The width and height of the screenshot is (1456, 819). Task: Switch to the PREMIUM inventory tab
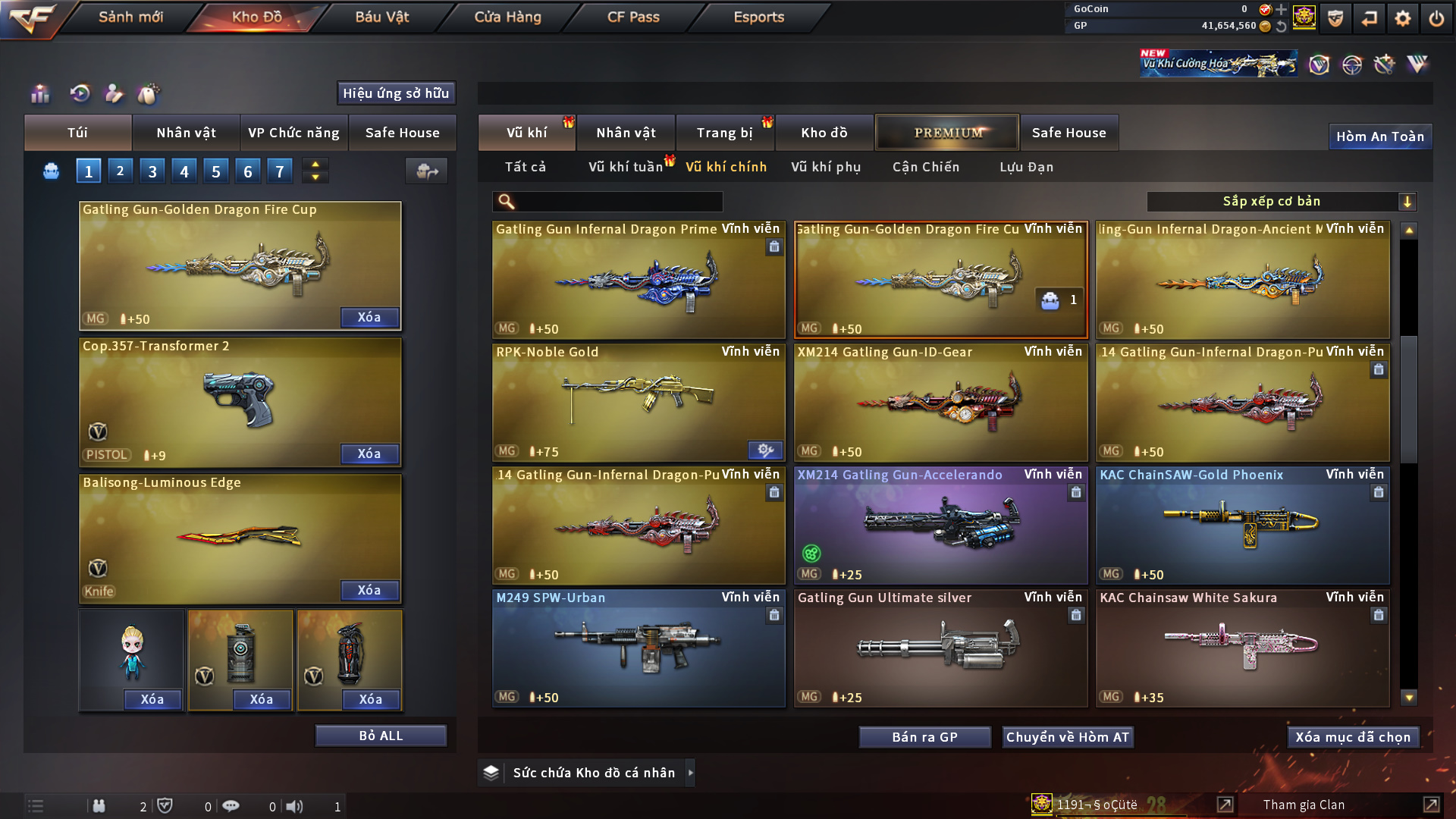coord(947,133)
